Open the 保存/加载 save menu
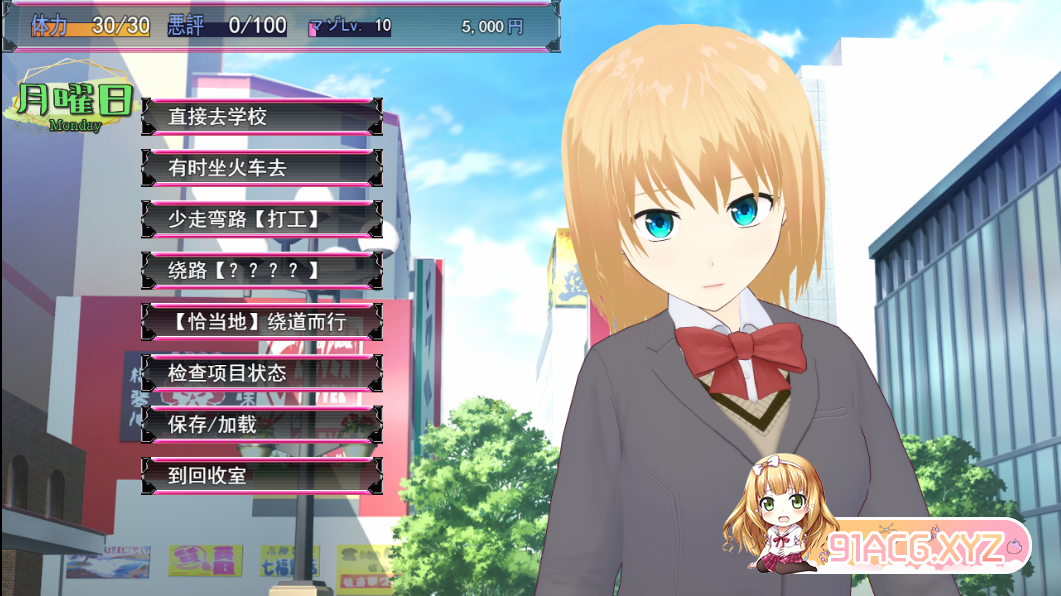 (x=261, y=424)
